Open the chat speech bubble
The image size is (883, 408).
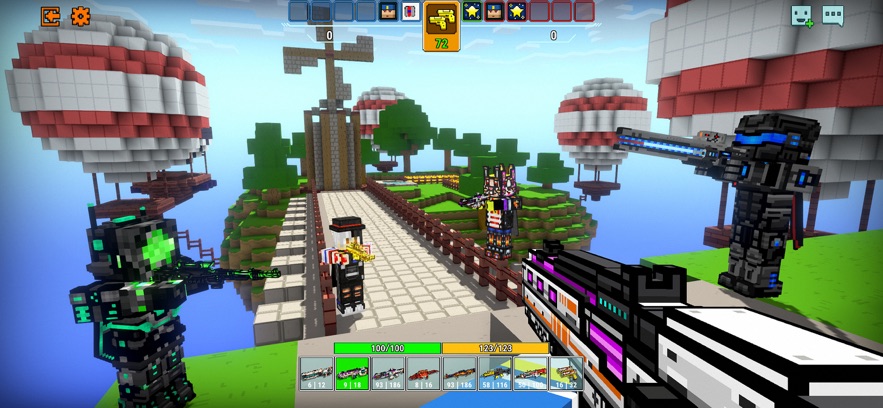[833, 16]
